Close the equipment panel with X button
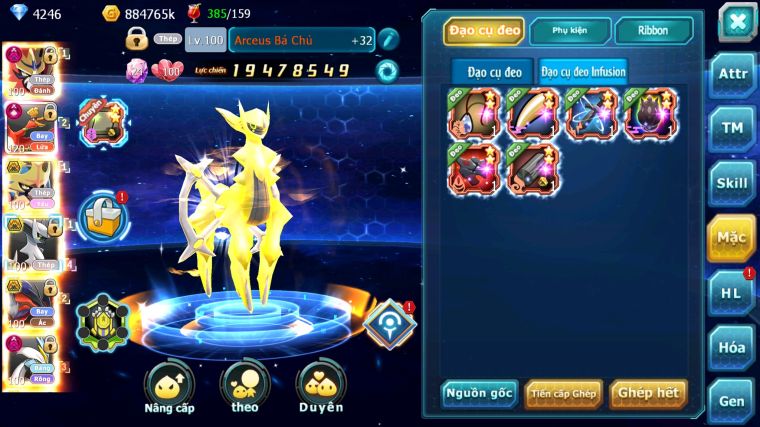This screenshot has height=427, width=760. tap(736, 22)
